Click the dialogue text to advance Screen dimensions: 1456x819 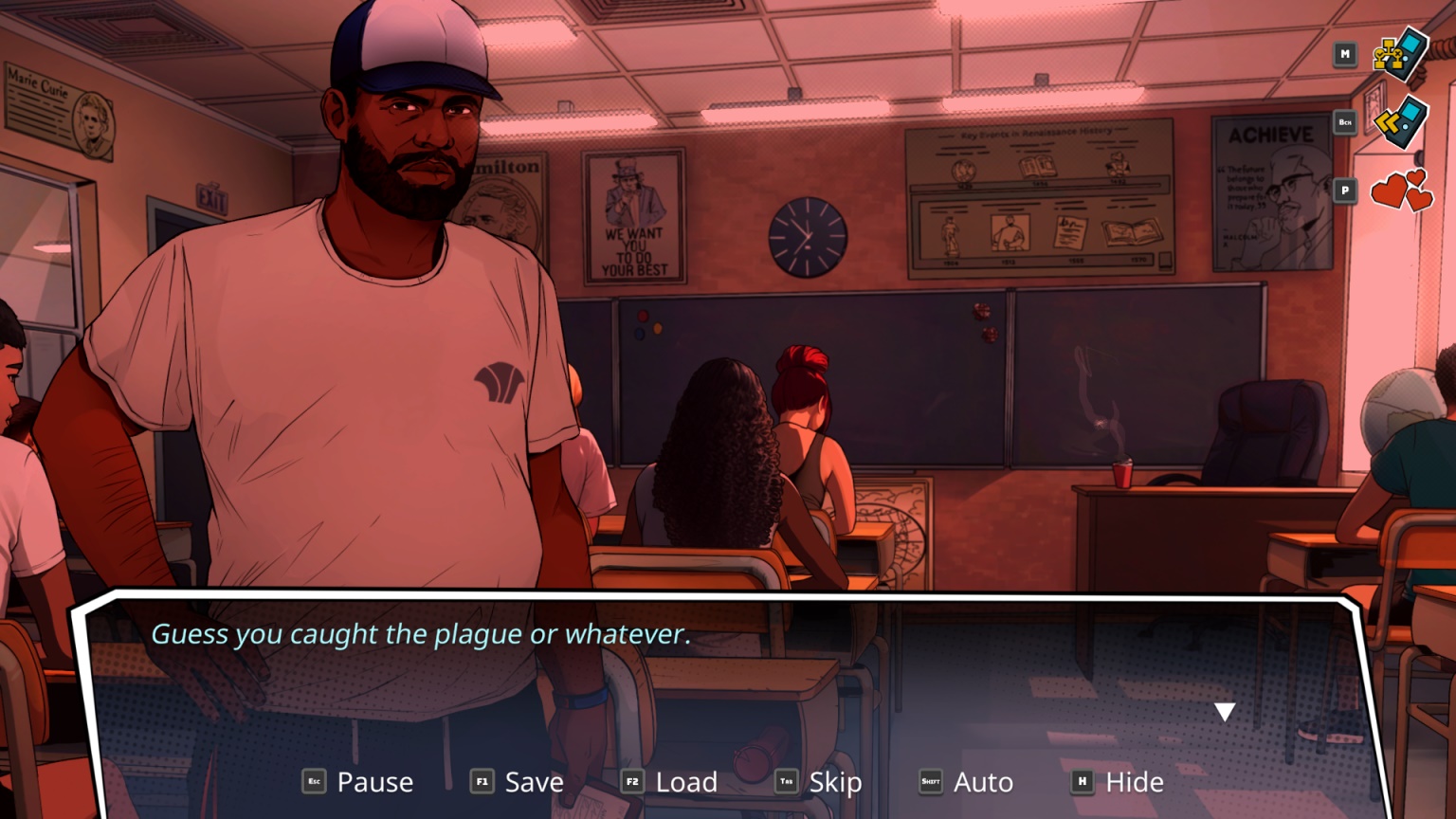(x=423, y=635)
